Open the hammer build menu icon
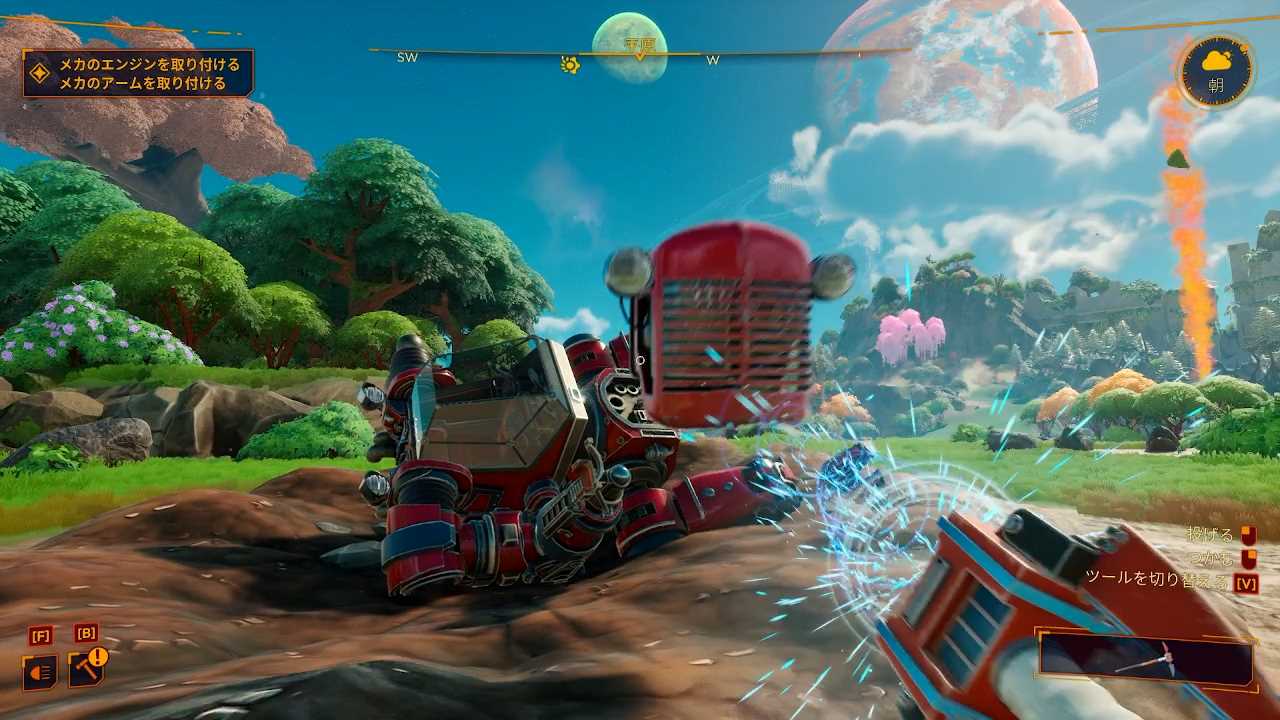This screenshot has height=720, width=1280. [86, 669]
